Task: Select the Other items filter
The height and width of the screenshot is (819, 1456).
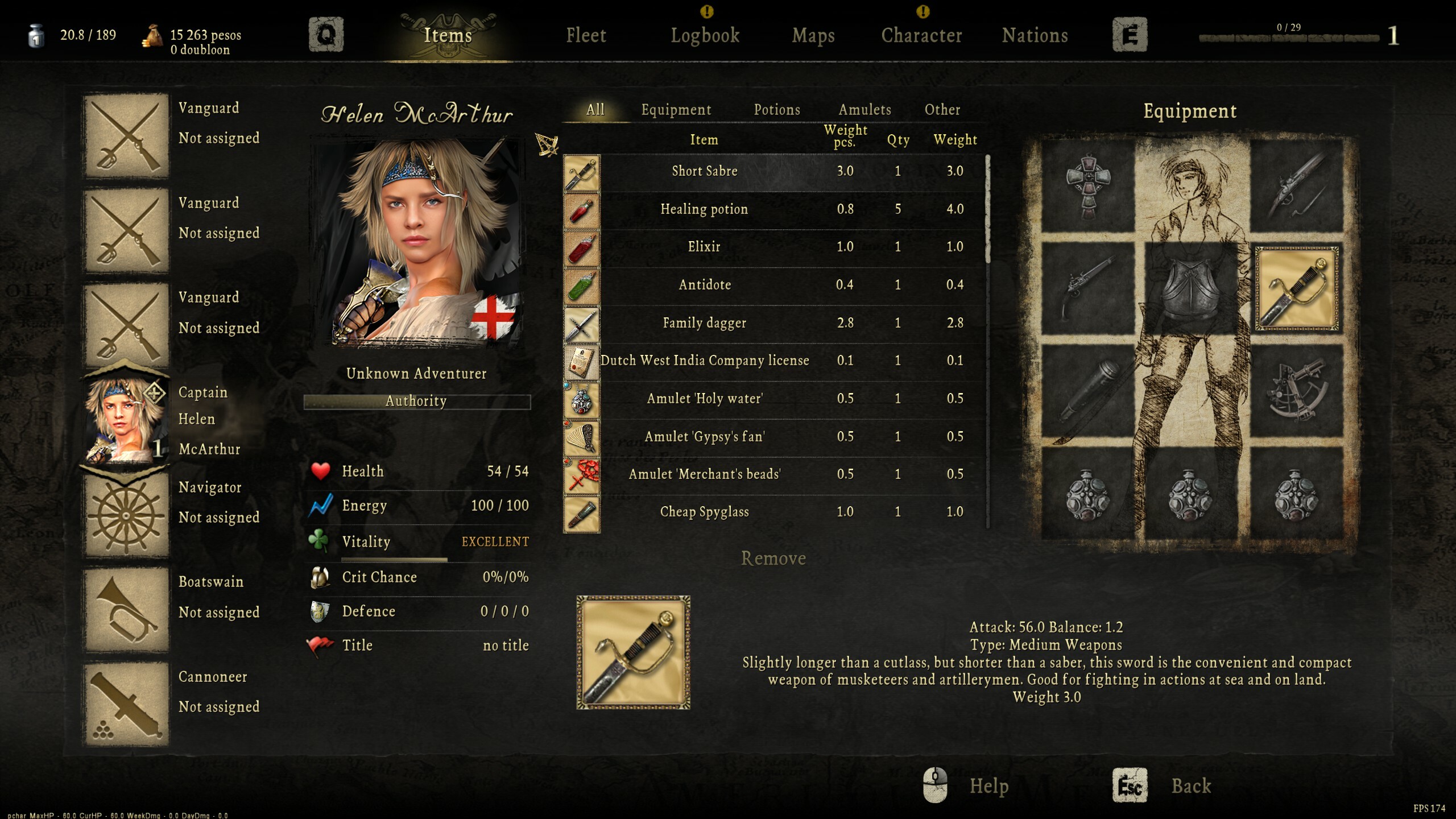Action: coord(942,110)
